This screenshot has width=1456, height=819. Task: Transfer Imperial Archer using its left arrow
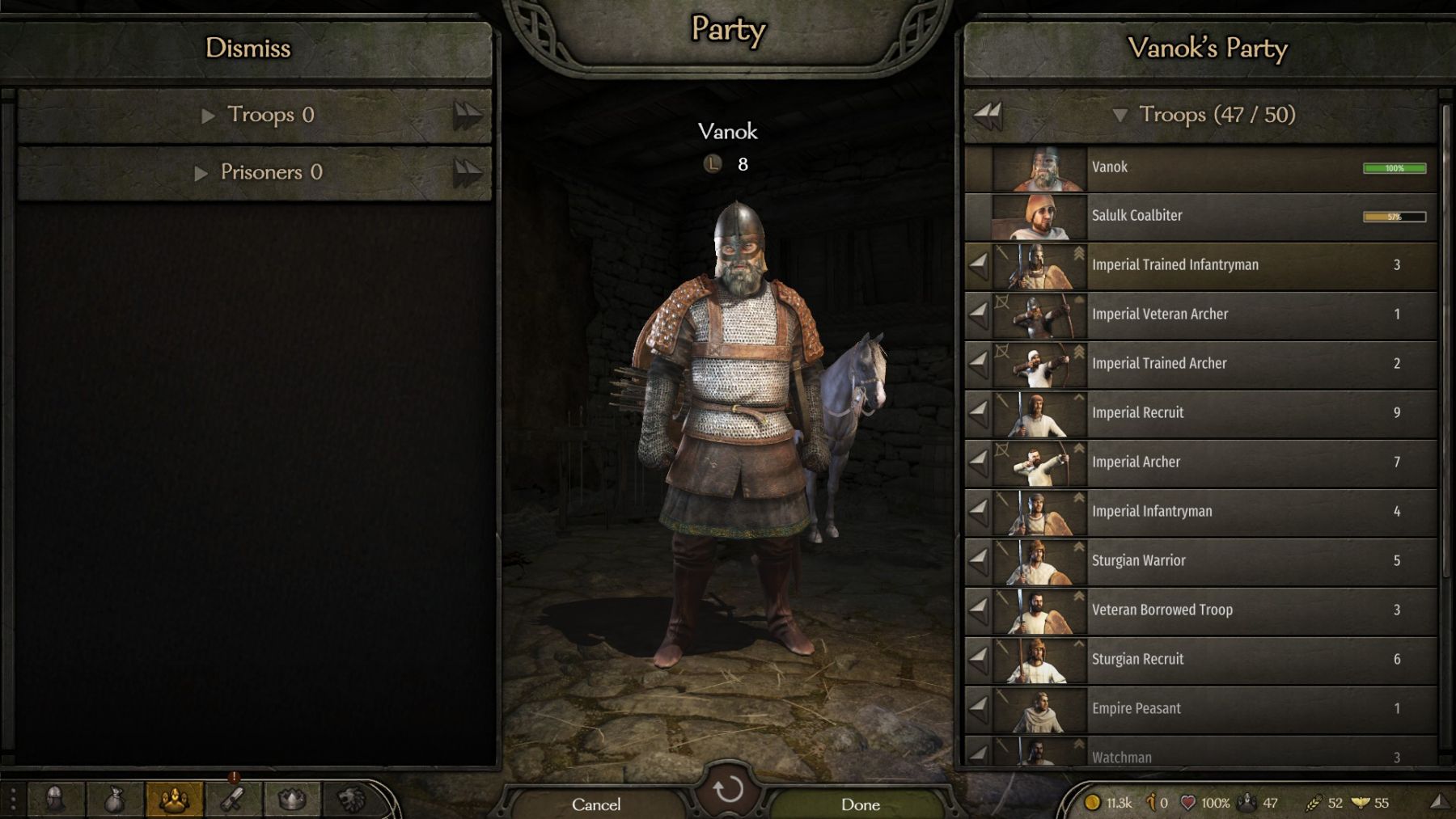[x=979, y=462]
